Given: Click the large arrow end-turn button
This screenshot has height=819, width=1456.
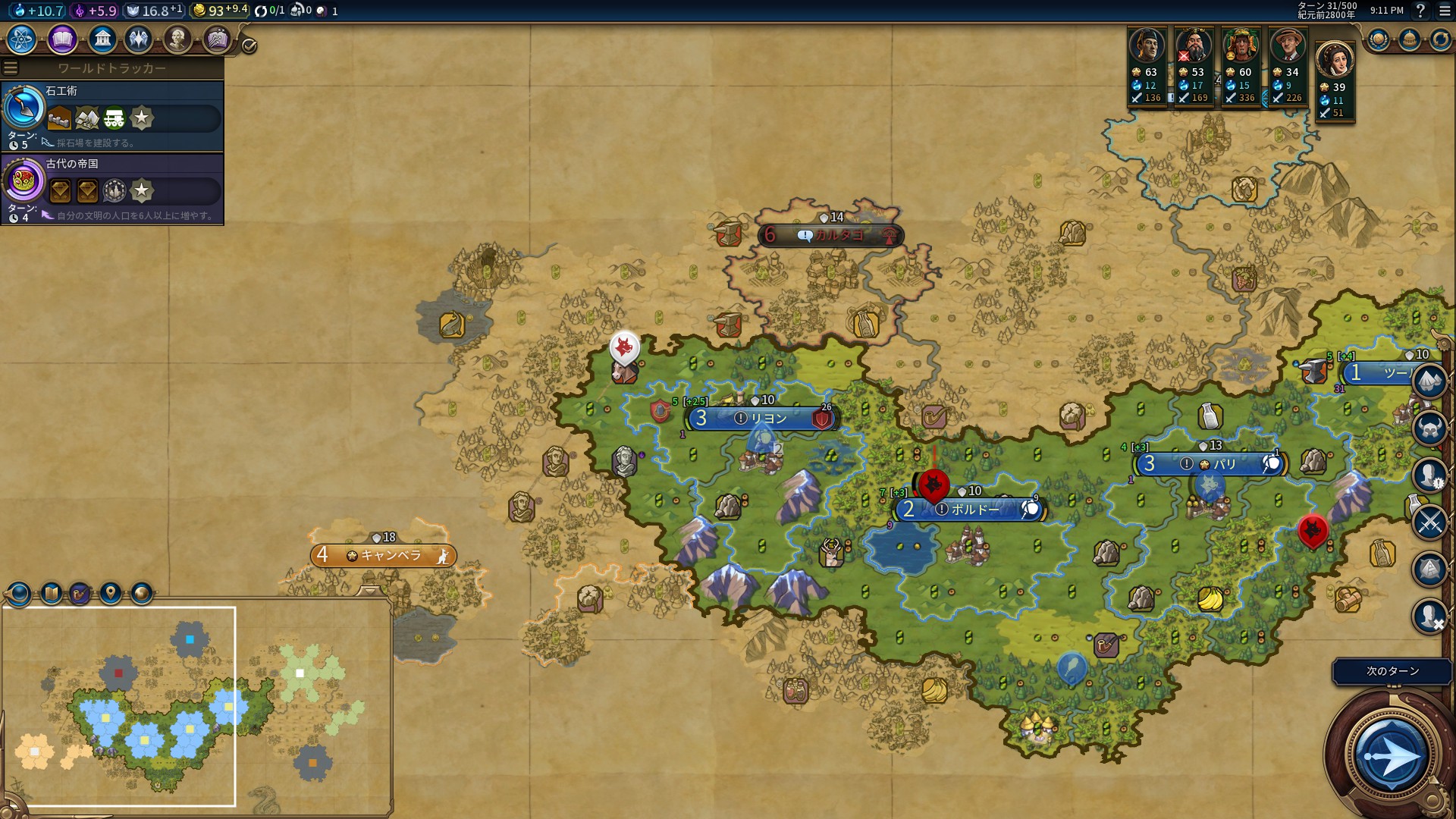Looking at the screenshot, I should [1392, 756].
